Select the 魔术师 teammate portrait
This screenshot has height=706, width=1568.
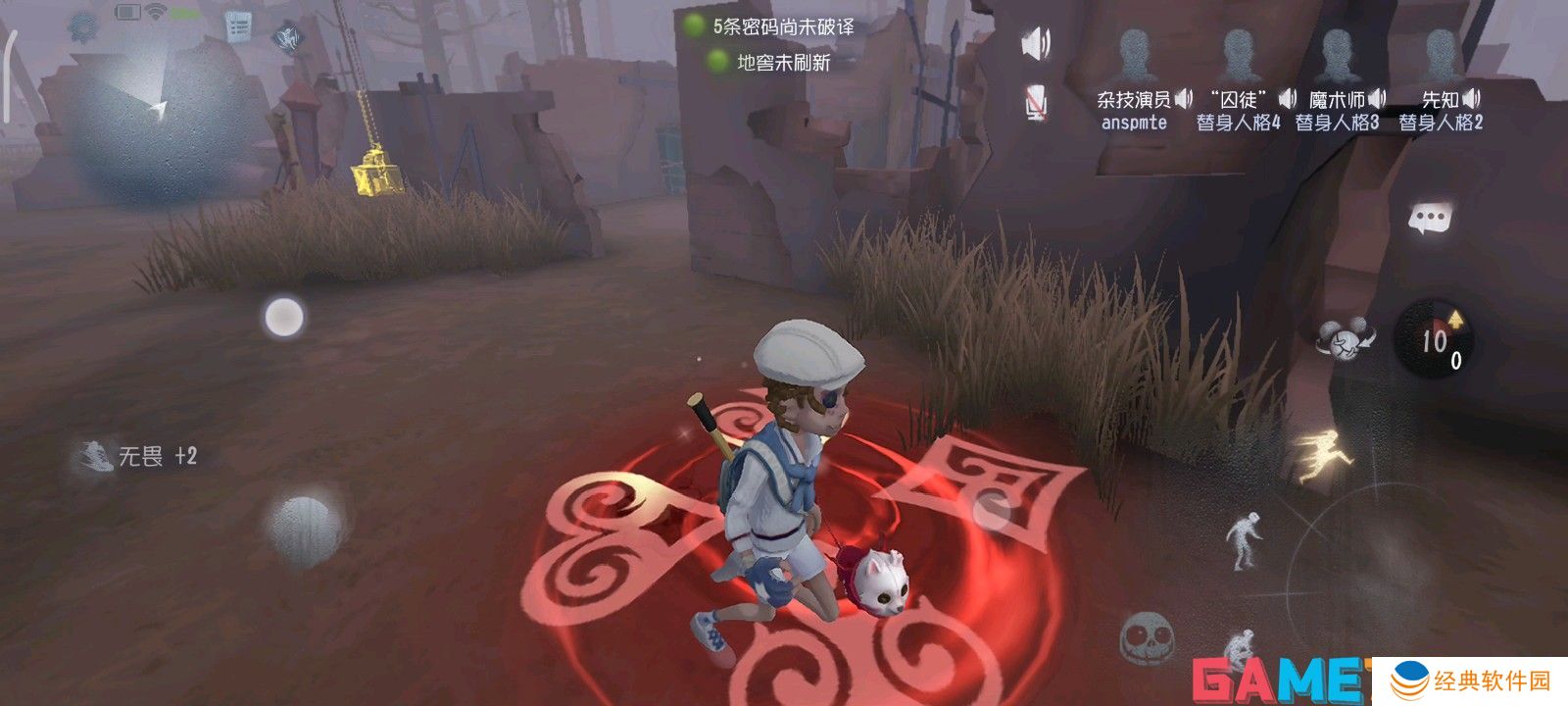tap(1338, 57)
